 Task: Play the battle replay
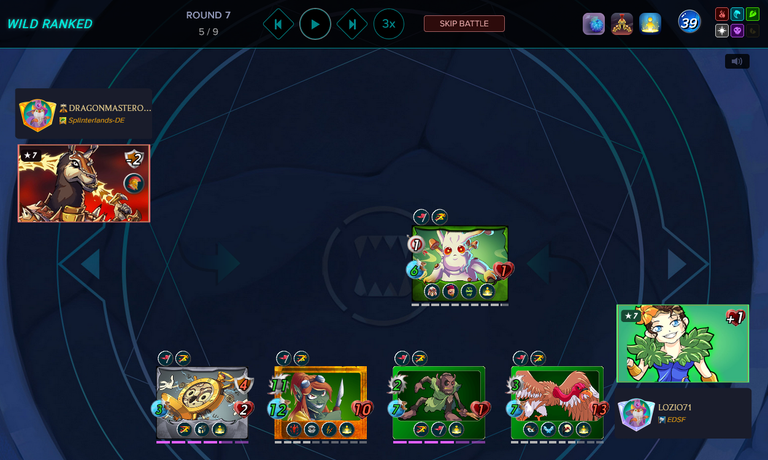(x=315, y=24)
